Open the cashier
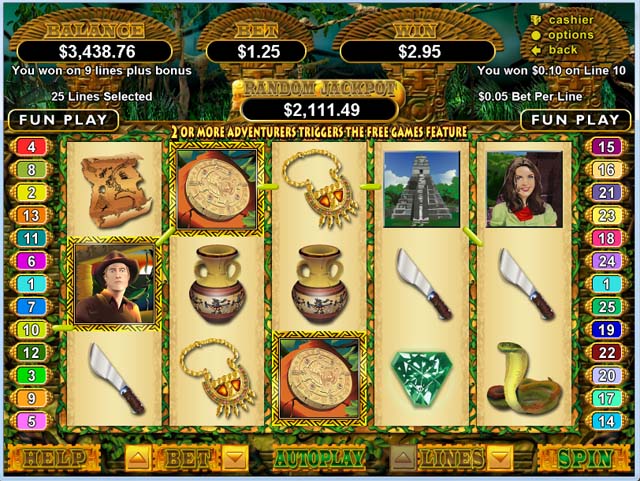Viewport: 640px width, 481px height. coord(570,20)
